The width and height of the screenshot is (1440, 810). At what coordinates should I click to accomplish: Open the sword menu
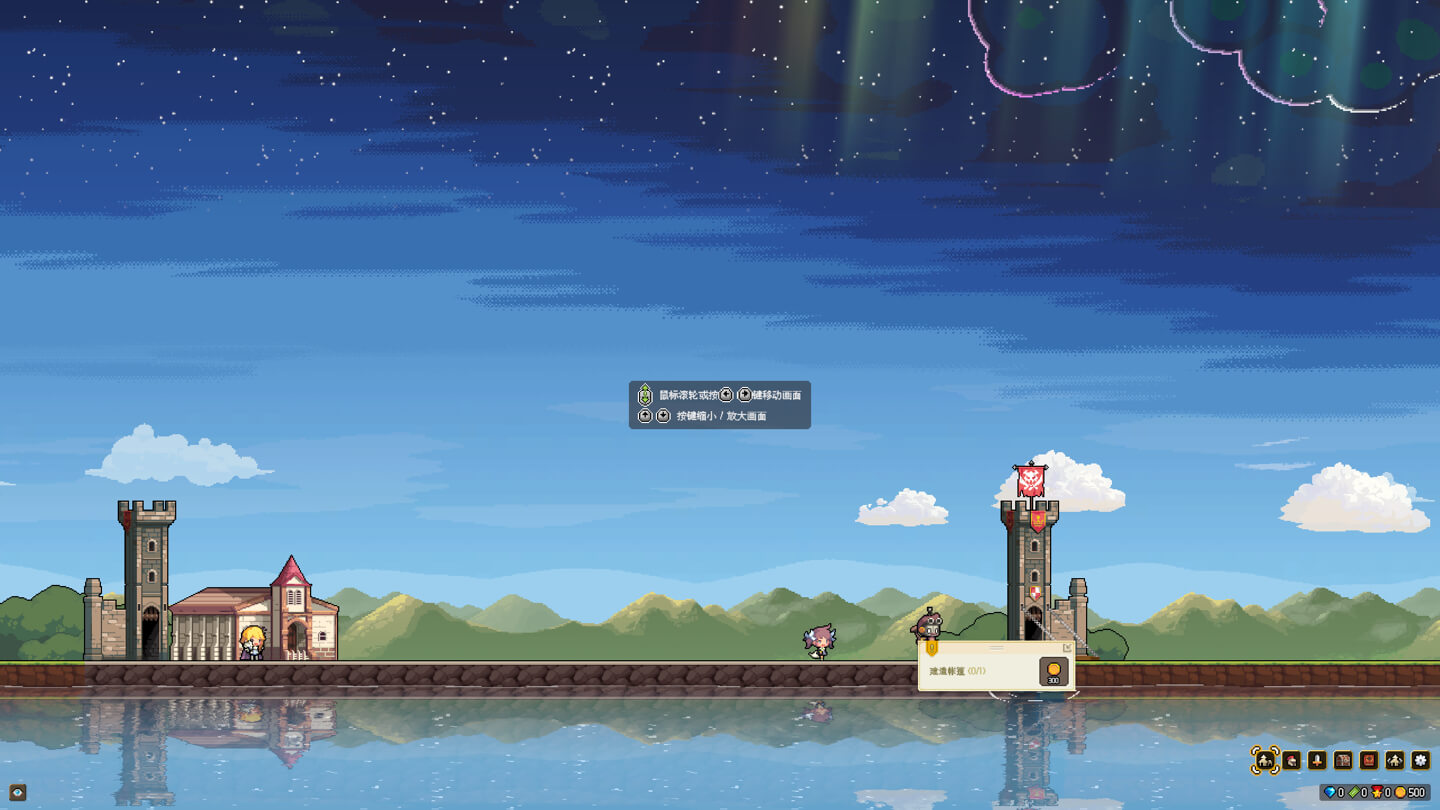tap(1317, 761)
